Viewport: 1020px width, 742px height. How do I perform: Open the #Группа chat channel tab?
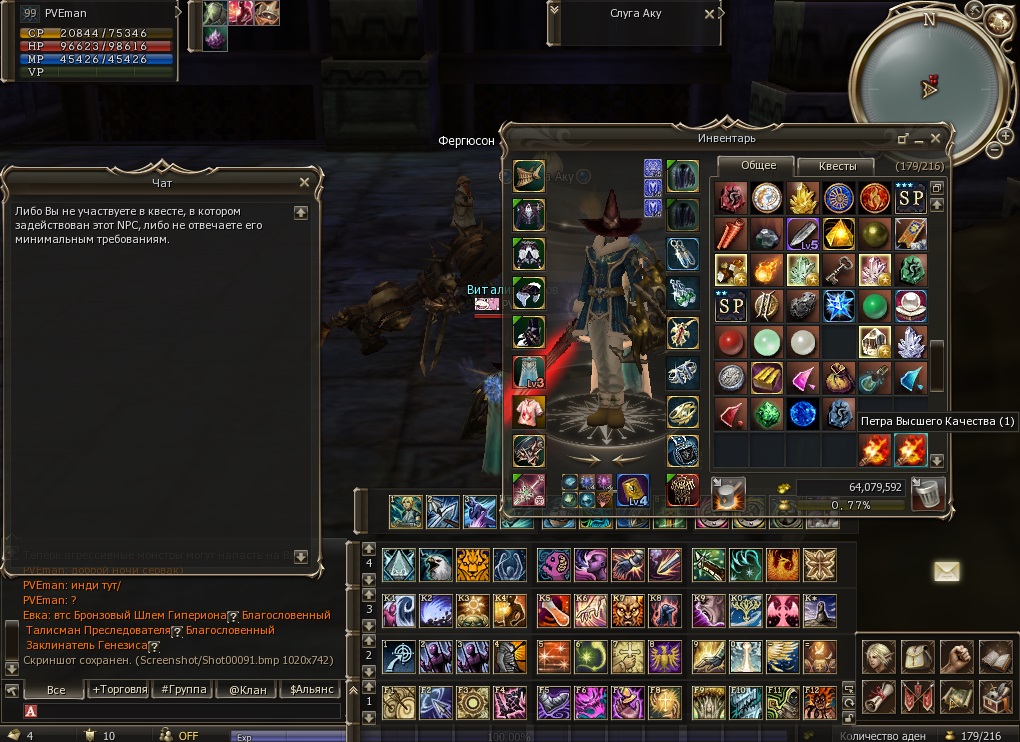click(x=183, y=689)
